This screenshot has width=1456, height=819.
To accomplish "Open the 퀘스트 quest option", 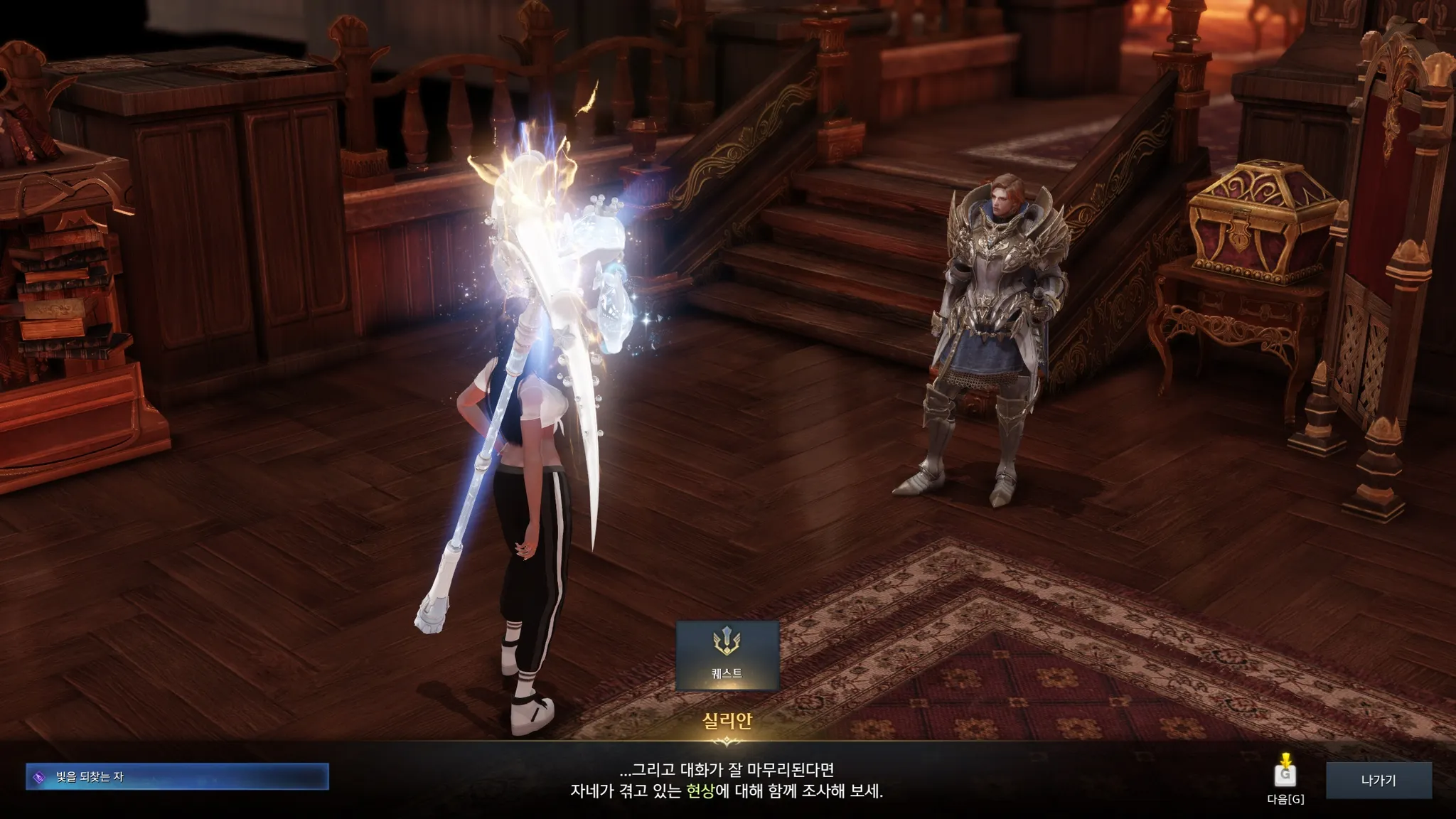I will (727, 655).
